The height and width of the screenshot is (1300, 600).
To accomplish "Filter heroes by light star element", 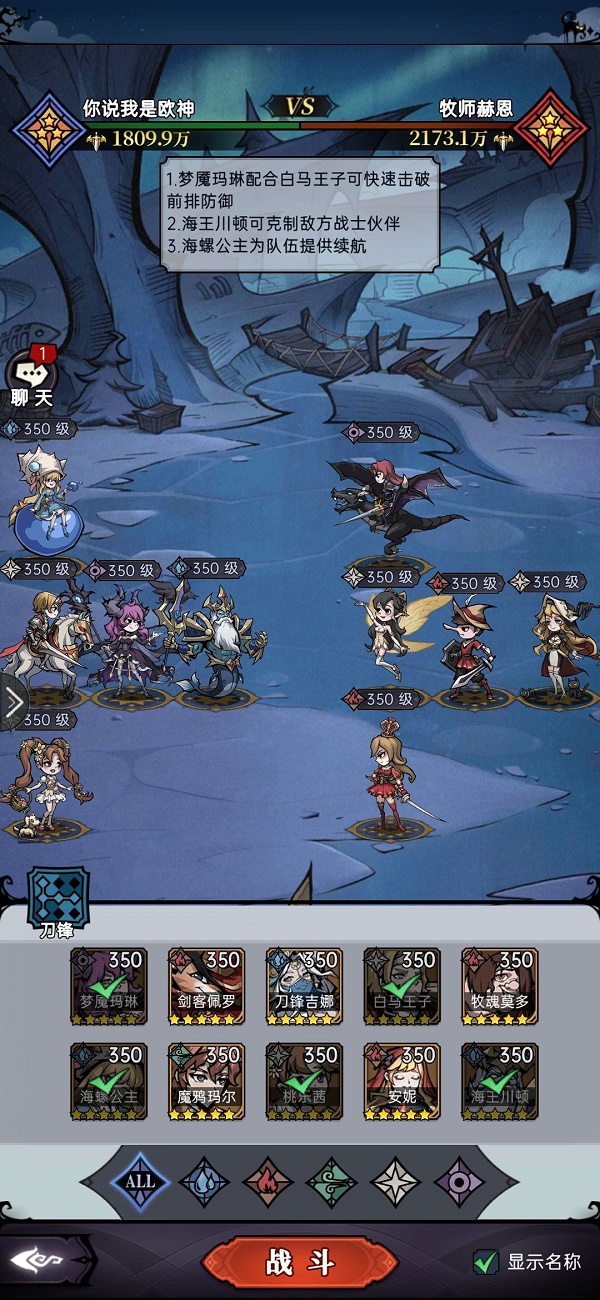I will pyautogui.click(x=396, y=1181).
